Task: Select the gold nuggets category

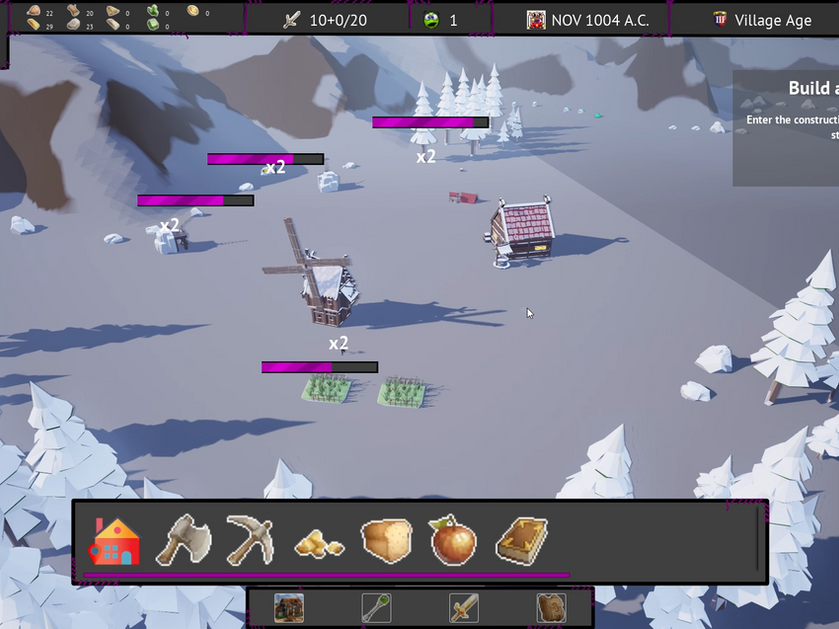Action: point(319,543)
